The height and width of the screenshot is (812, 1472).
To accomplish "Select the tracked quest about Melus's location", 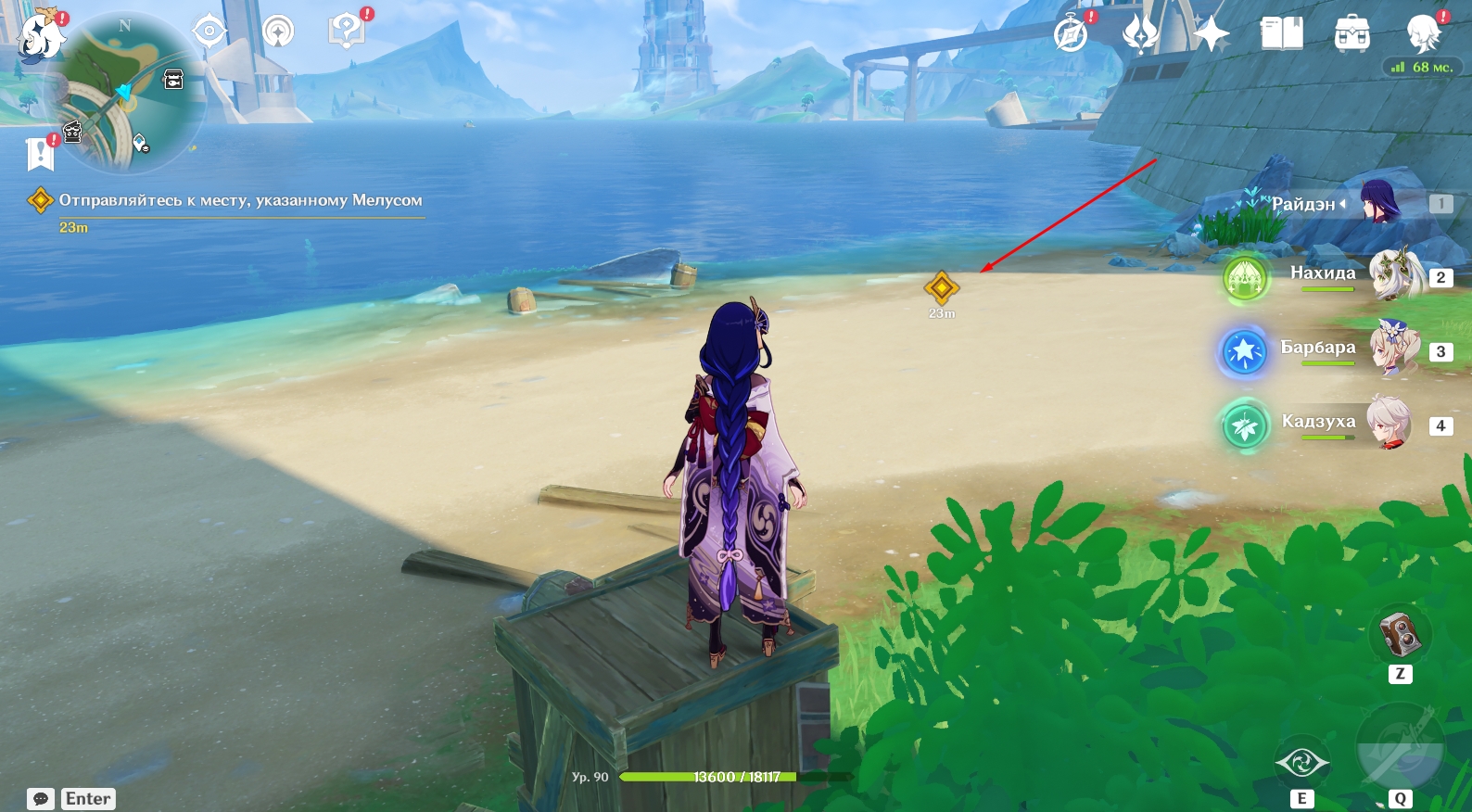I will pyautogui.click(x=239, y=200).
